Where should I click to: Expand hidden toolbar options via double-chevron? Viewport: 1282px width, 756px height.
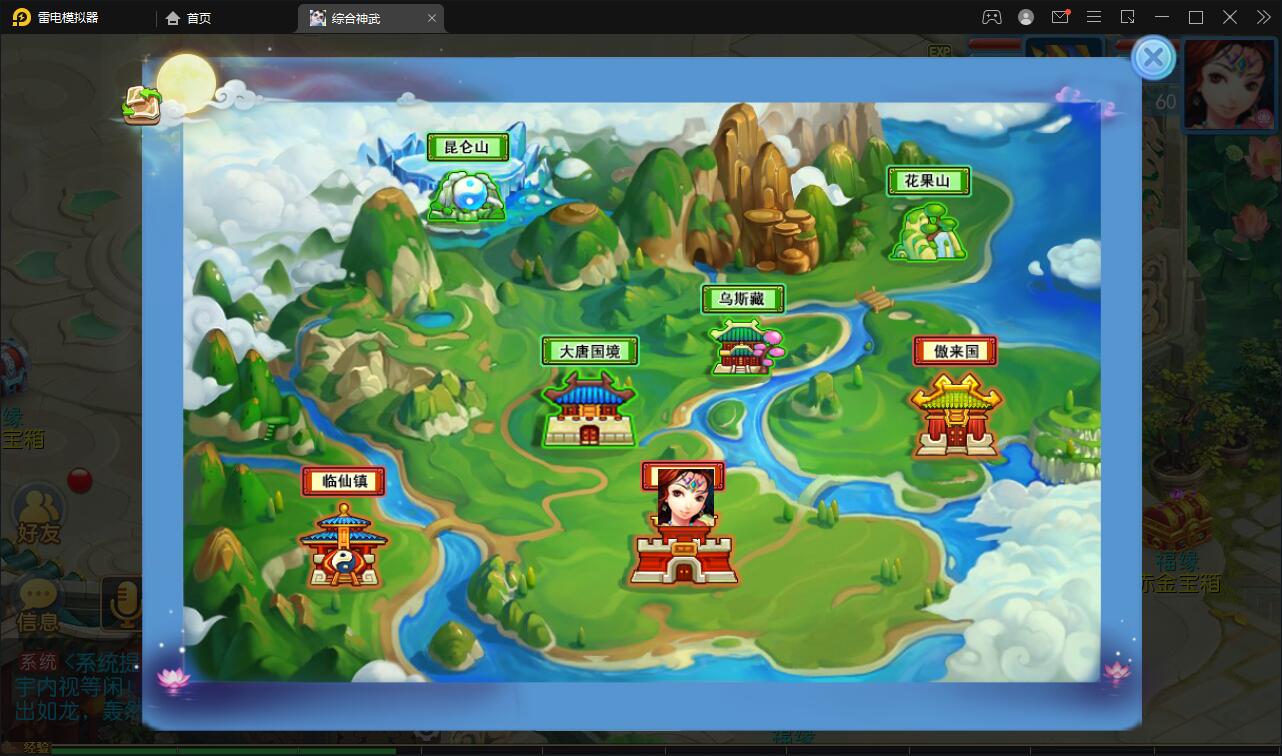tap(1262, 17)
